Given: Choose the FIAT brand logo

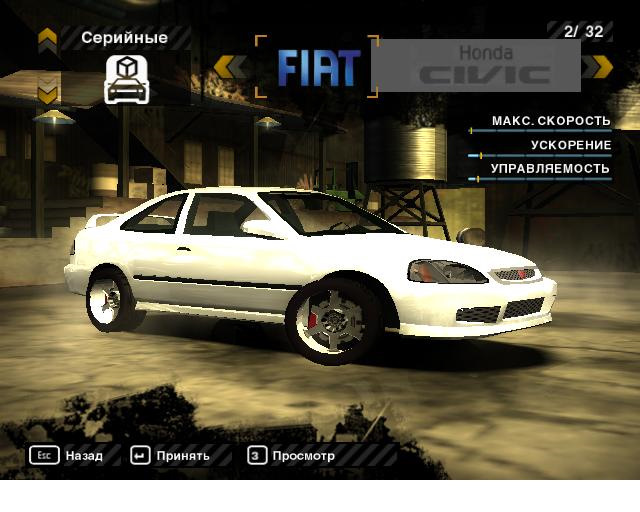Looking at the screenshot, I should 318,68.
